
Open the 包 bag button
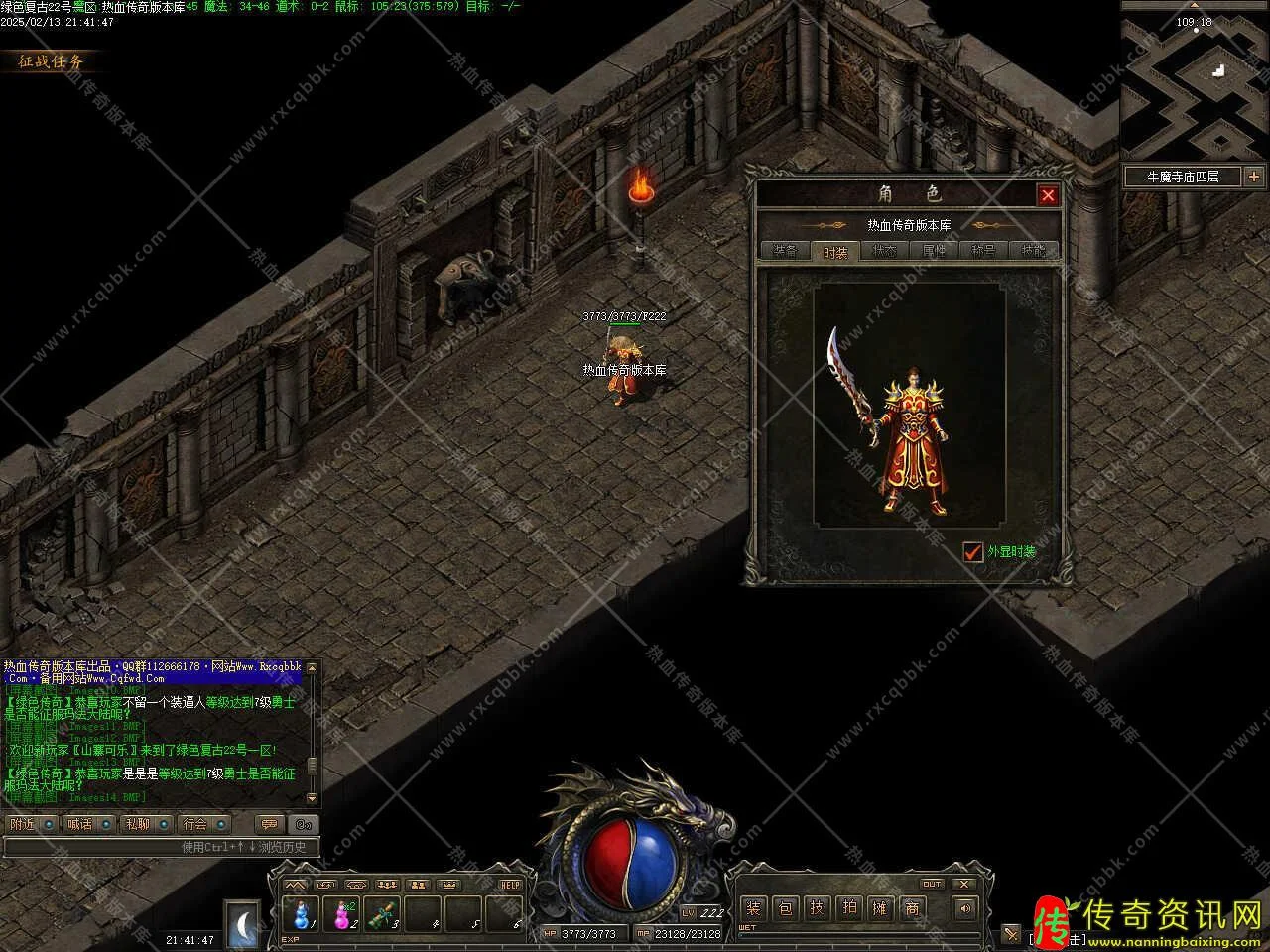coord(785,907)
